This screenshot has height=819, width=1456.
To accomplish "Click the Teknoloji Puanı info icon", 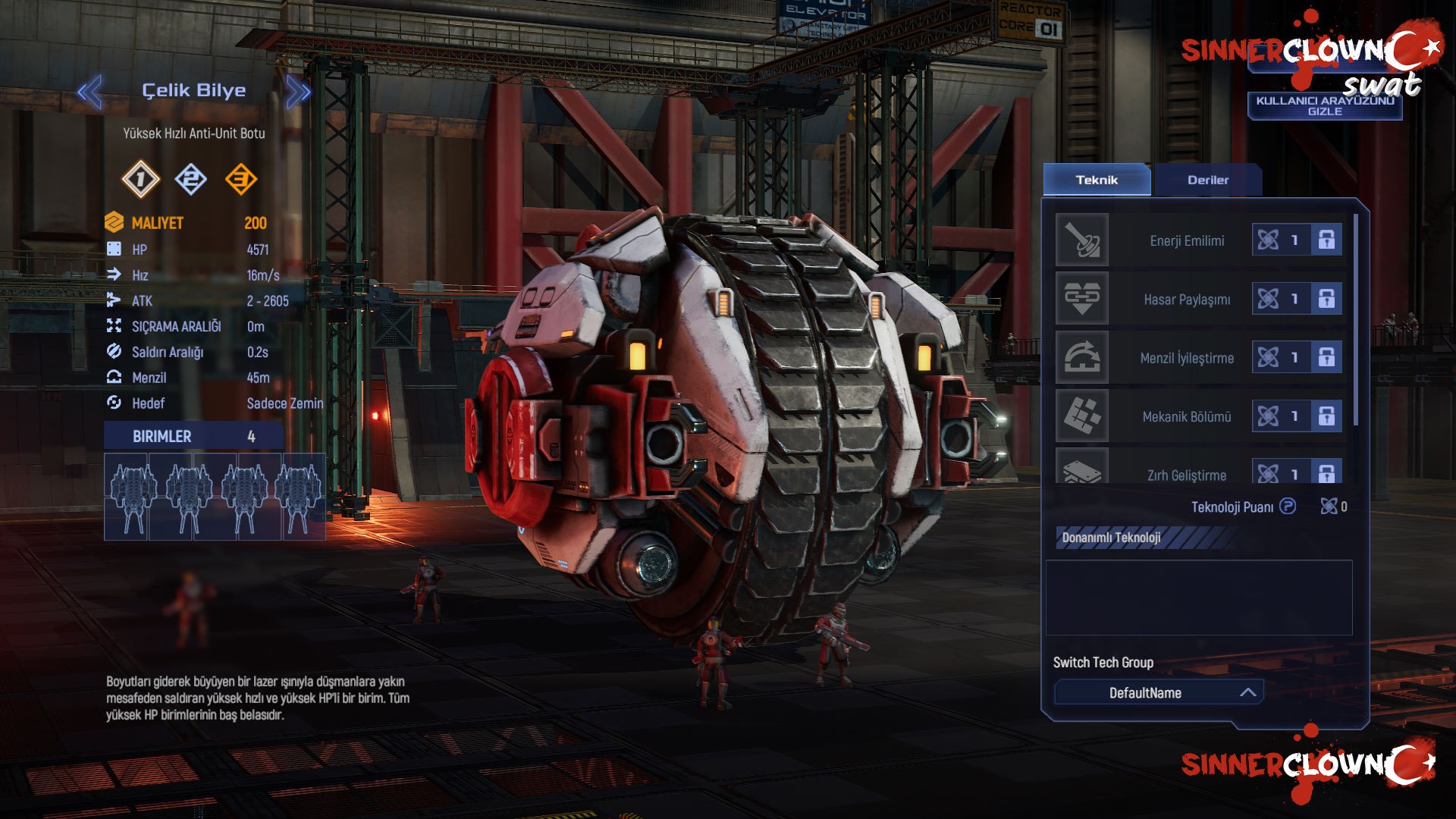I will tap(1288, 506).
